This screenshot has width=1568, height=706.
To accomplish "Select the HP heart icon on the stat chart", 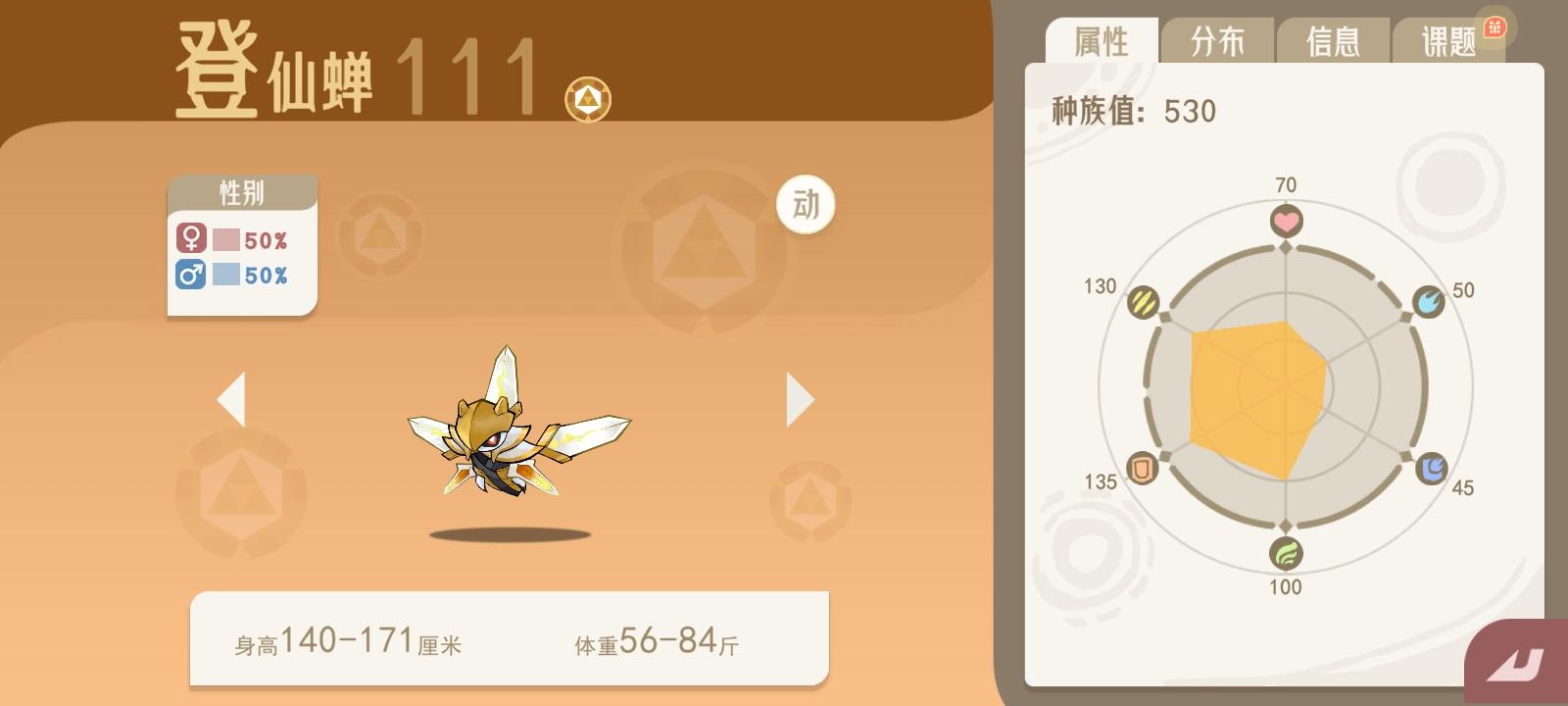I will point(1287,220).
